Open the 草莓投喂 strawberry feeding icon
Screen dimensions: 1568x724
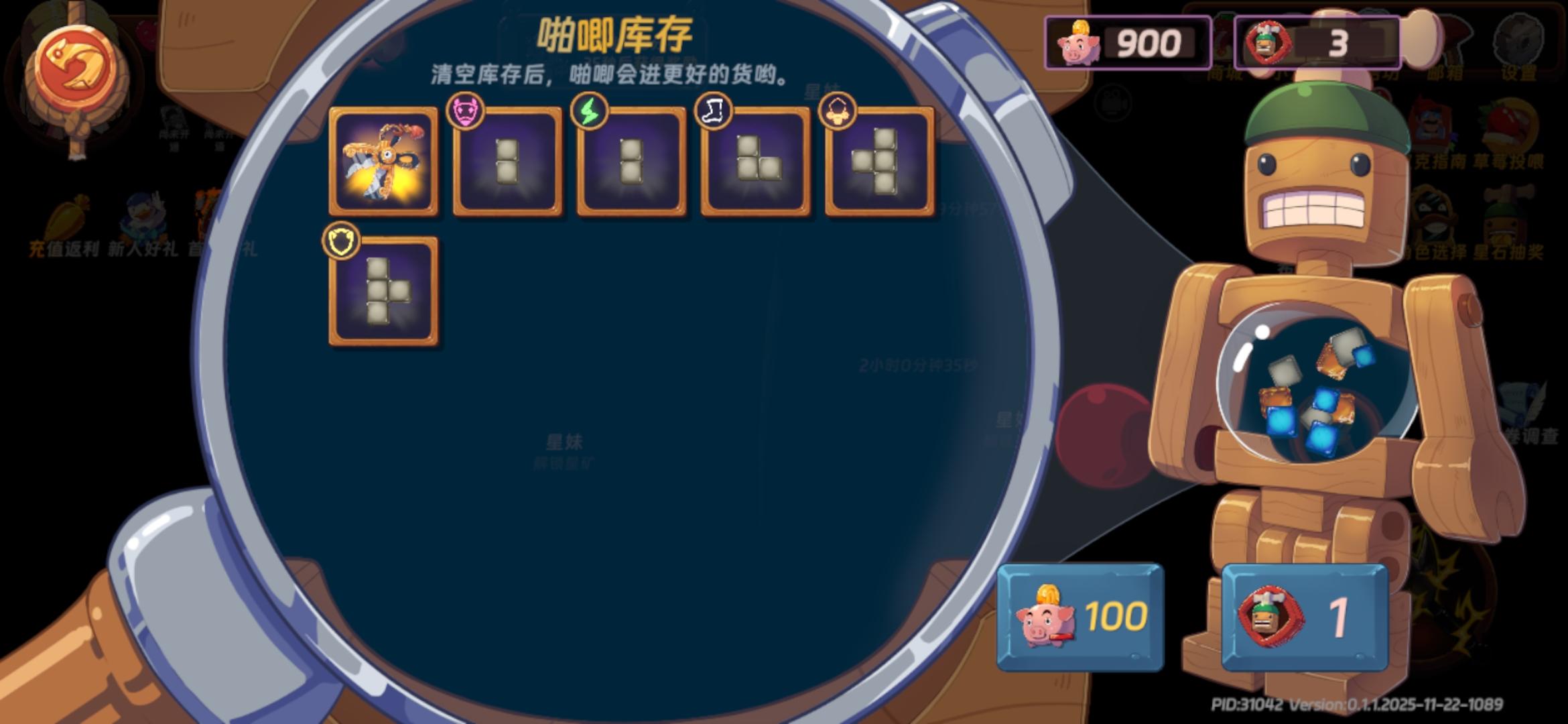pyautogui.click(x=1506, y=121)
